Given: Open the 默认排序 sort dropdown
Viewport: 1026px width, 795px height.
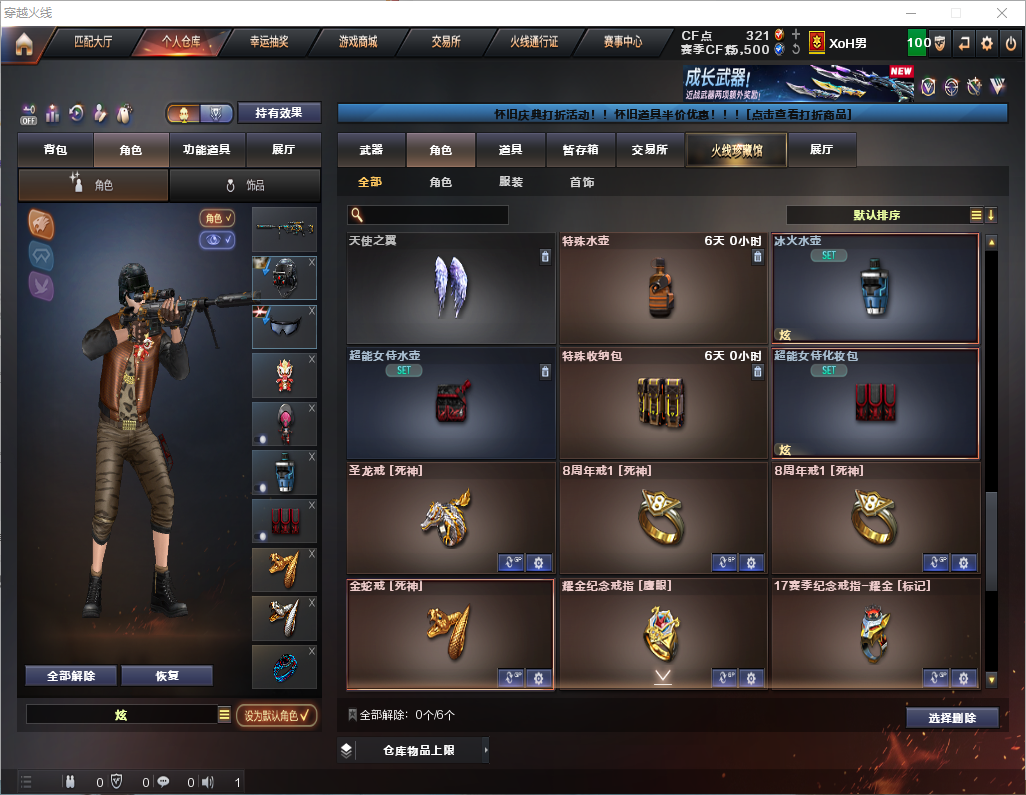Looking at the screenshot, I should tap(875, 215).
